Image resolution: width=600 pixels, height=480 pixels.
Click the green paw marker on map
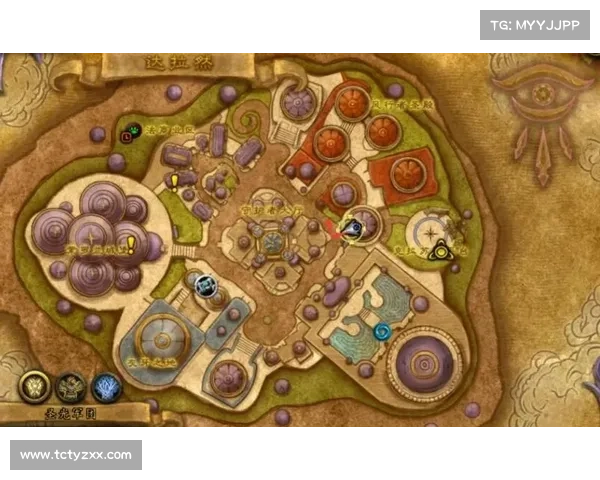(130, 131)
